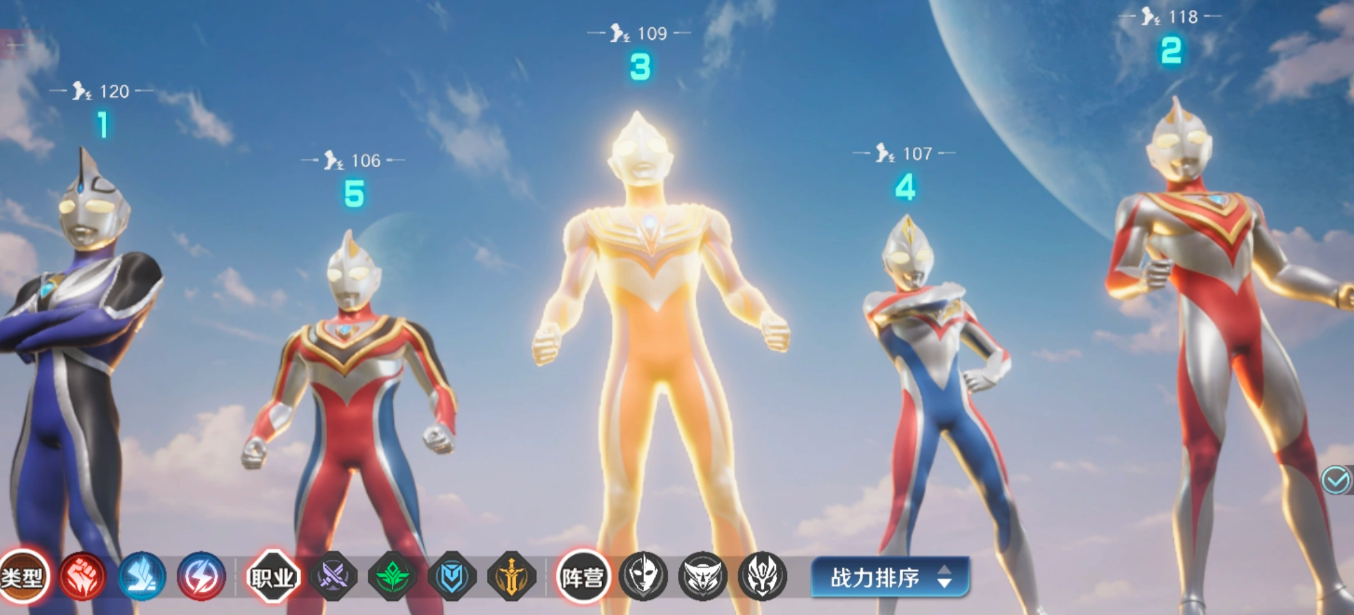Filter by the green leaf class icon

(x=392, y=577)
